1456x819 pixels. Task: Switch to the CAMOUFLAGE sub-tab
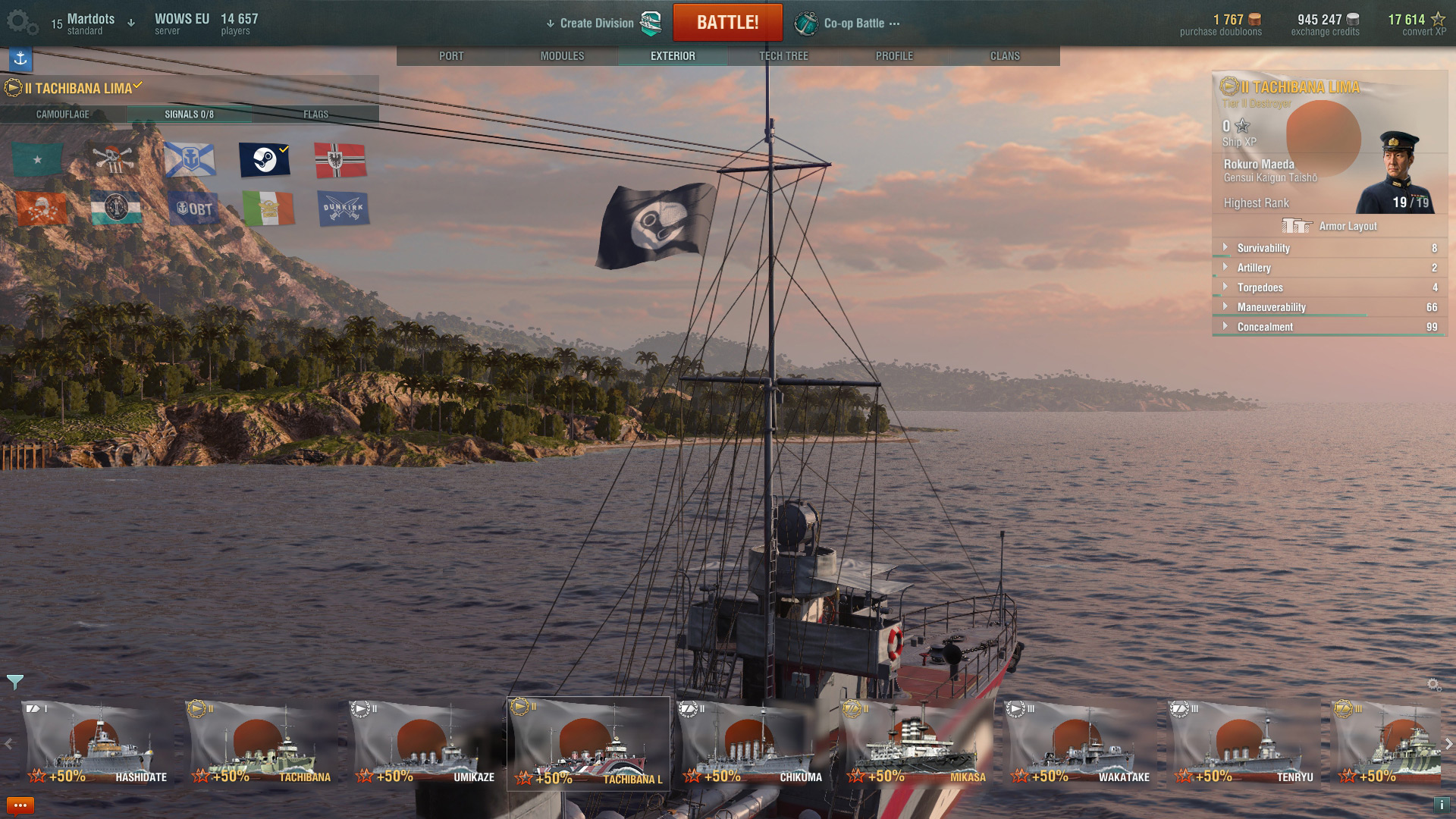(x=63, y=115)
